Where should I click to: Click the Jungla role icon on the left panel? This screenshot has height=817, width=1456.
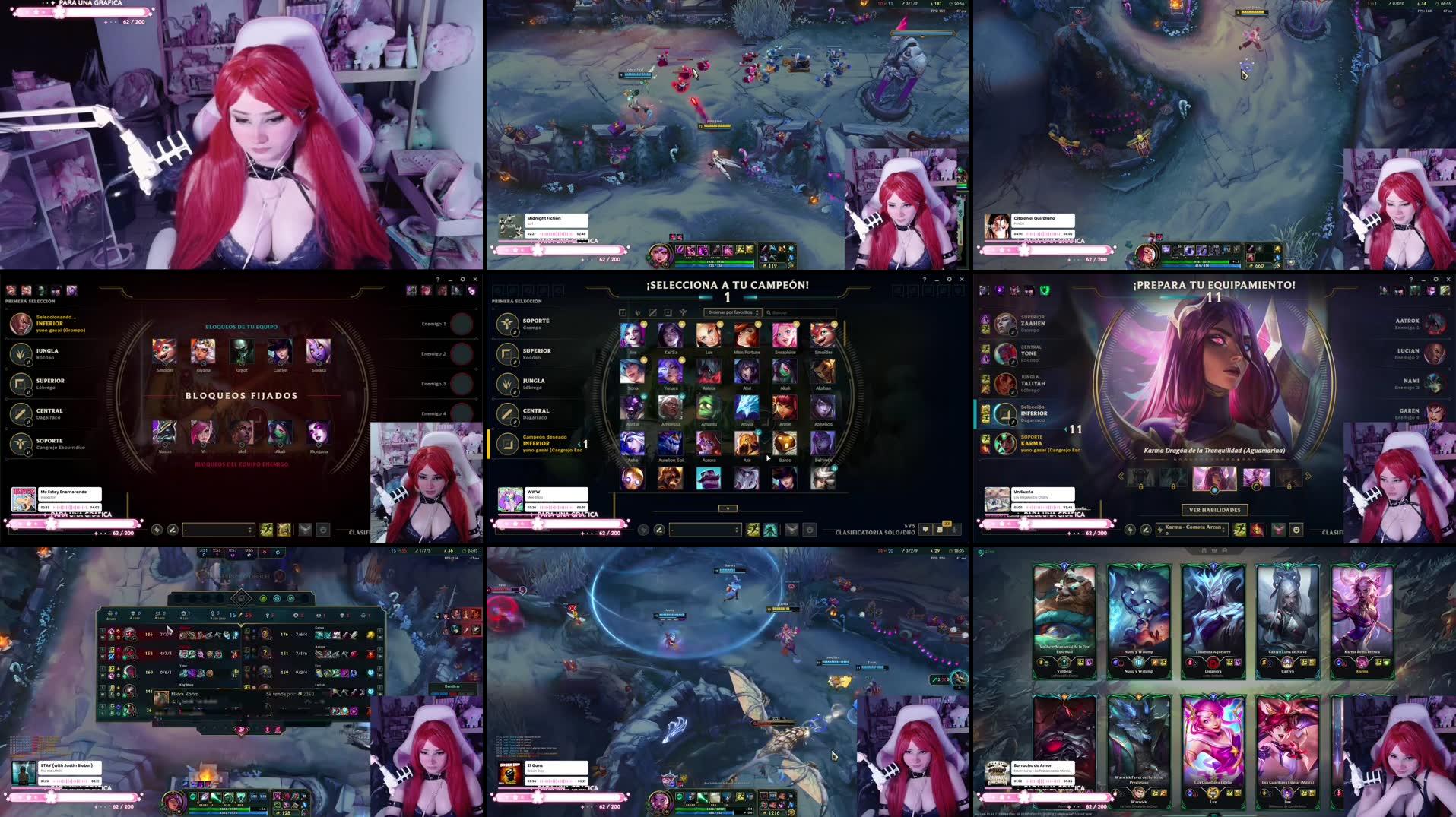(509, 382)
